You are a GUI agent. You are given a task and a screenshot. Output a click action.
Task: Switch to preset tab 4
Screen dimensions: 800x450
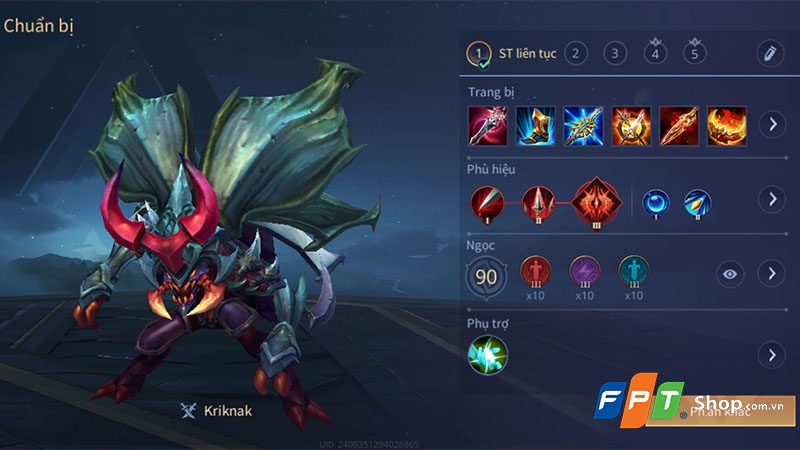tap(656, 53)
